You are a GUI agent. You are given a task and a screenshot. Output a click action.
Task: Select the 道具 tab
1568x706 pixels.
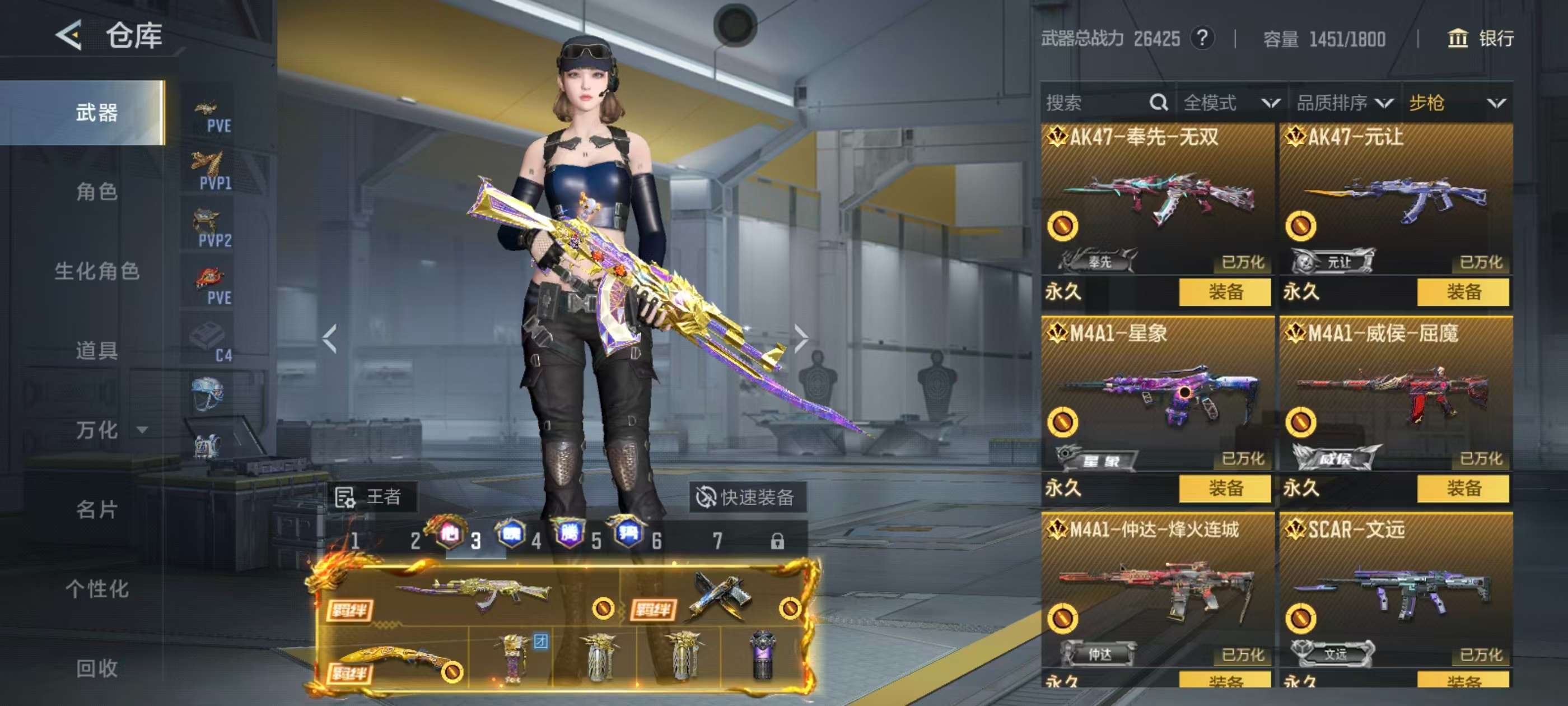pyautogui.click(x=97, y=351)
